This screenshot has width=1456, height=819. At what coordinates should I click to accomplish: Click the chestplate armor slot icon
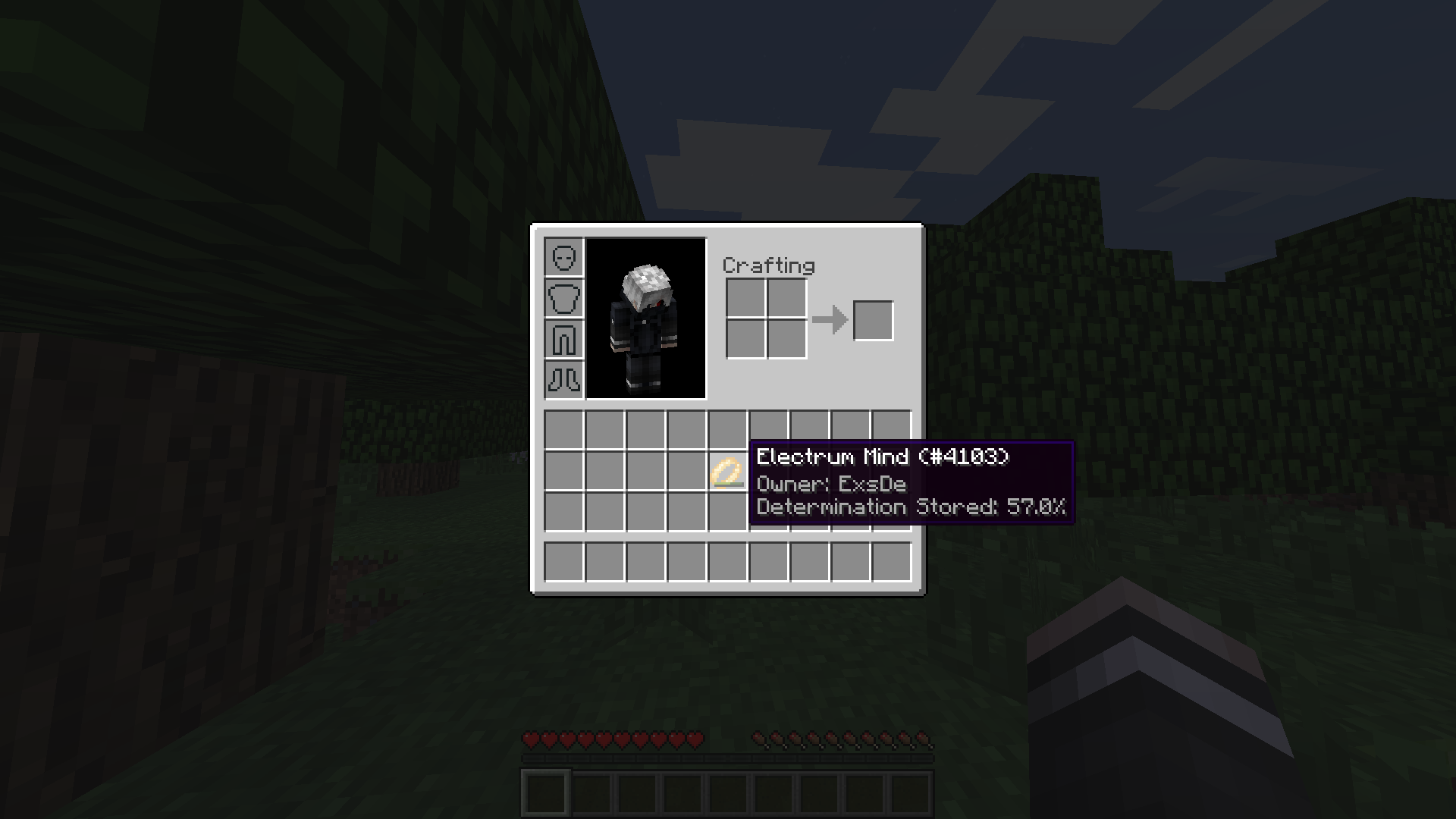tap(564, 298)
